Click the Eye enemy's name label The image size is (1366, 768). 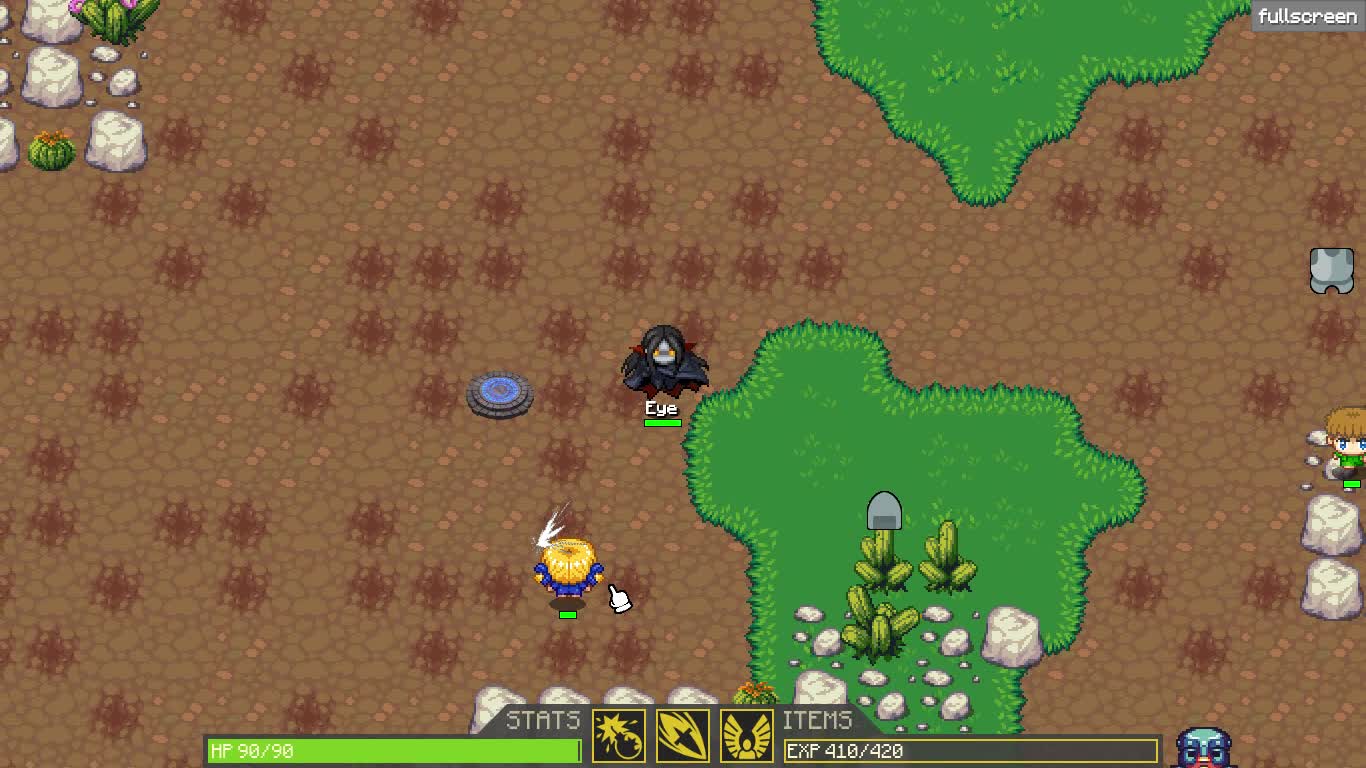click(661, 408)
